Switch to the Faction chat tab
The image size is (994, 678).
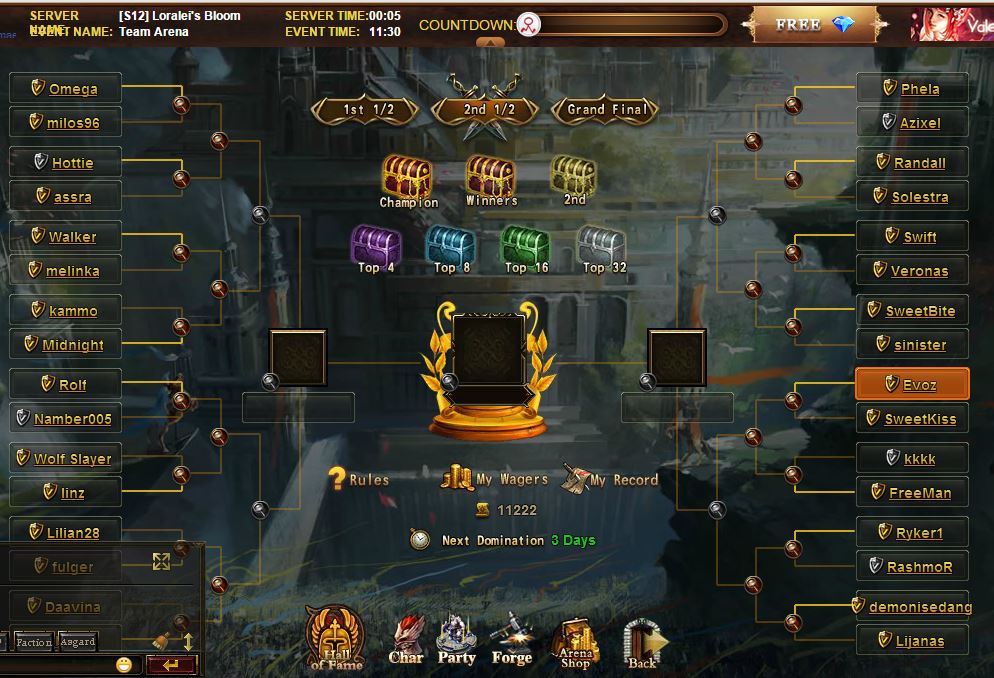[34, 642]
